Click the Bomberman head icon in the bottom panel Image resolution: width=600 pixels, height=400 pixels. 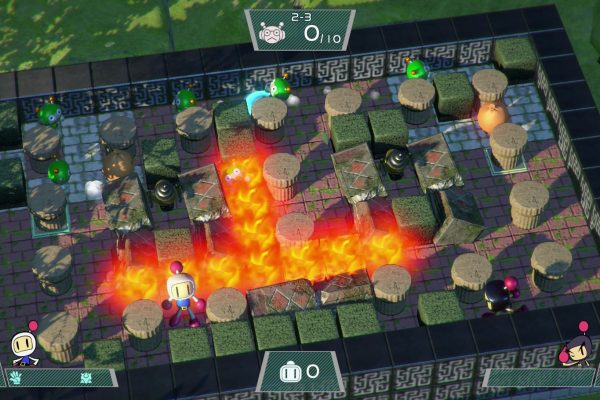tap(290, 372)
